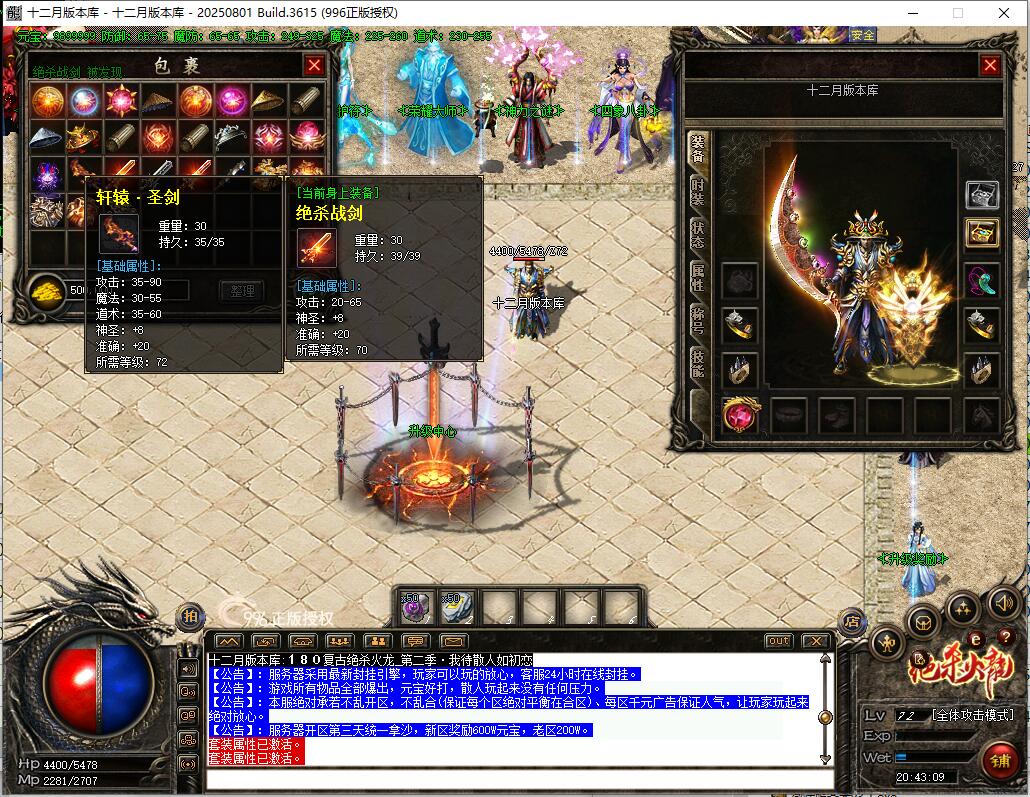Show the 属性 attributes tab
Viewport: 1030px width, 797px height.
697,278
